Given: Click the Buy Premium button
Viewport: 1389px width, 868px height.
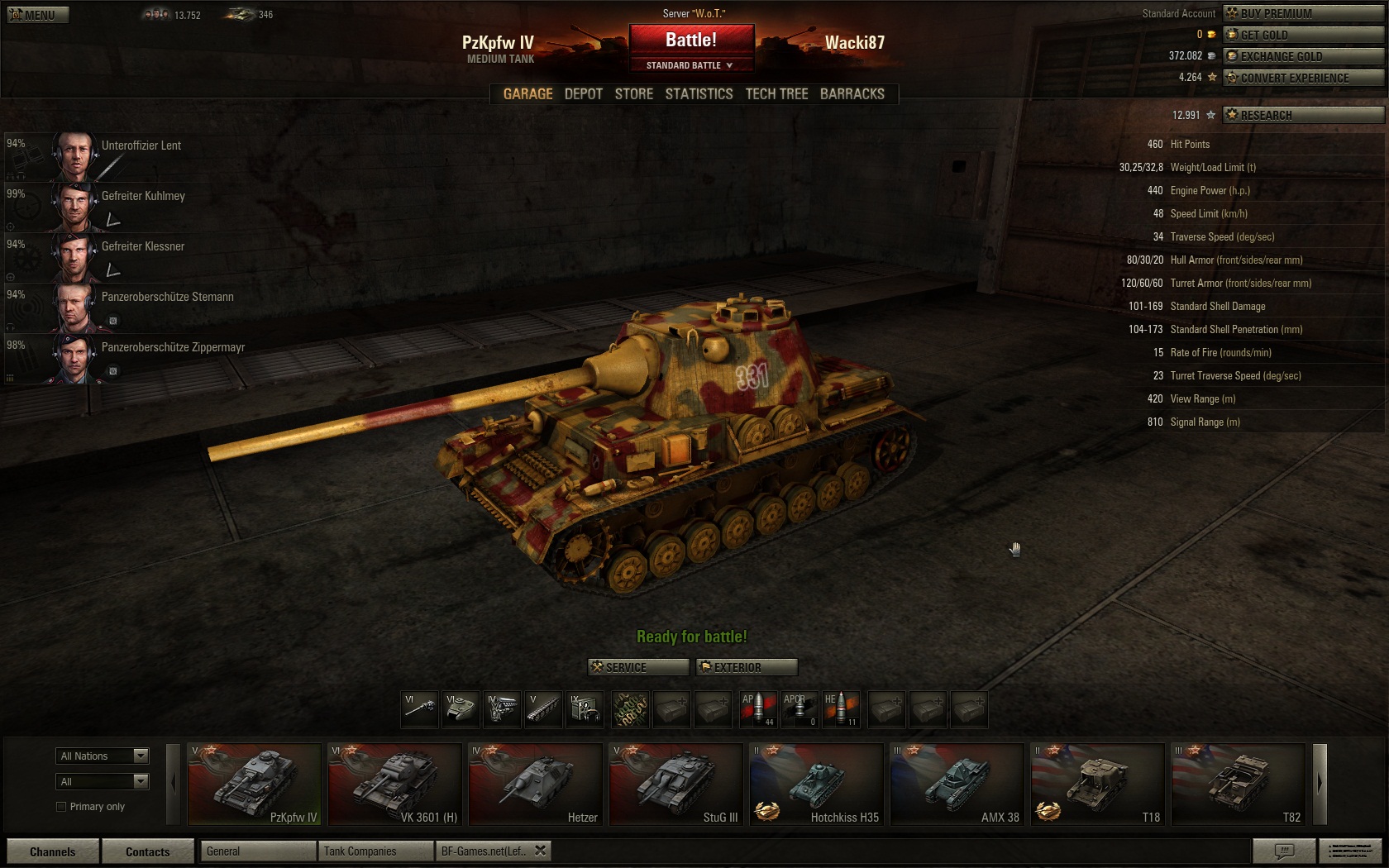Looking at the screenshot, I should tap(1302, 13).
